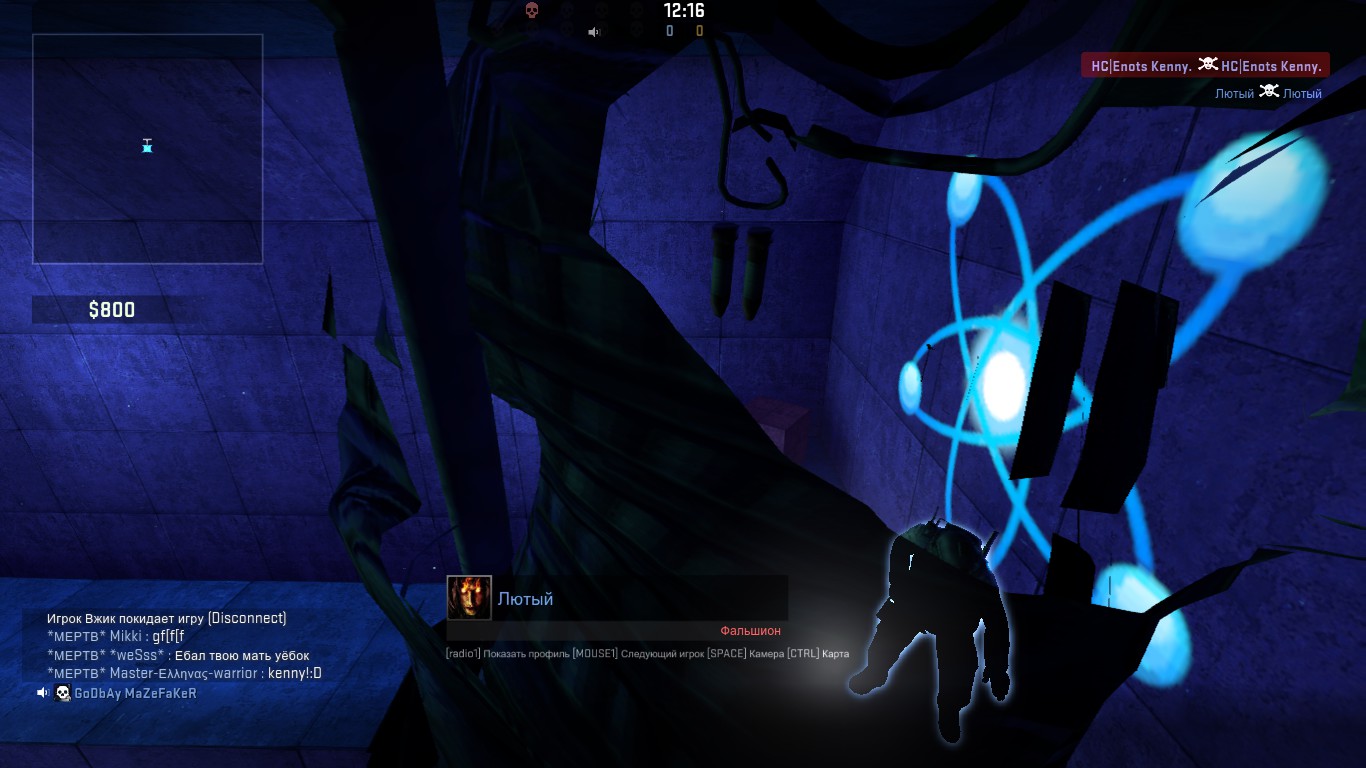Click the Master-Ελληνας-warrior chat message
The image size is (1366, 768).
[184, 673]
